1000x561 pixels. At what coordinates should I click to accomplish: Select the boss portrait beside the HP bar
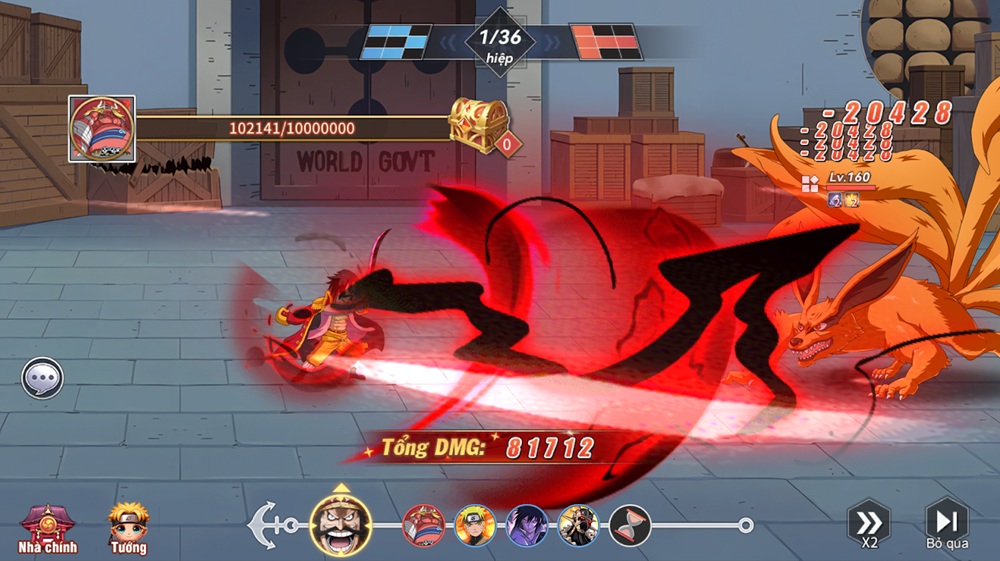pyautogui.click(x=102, y=128)
